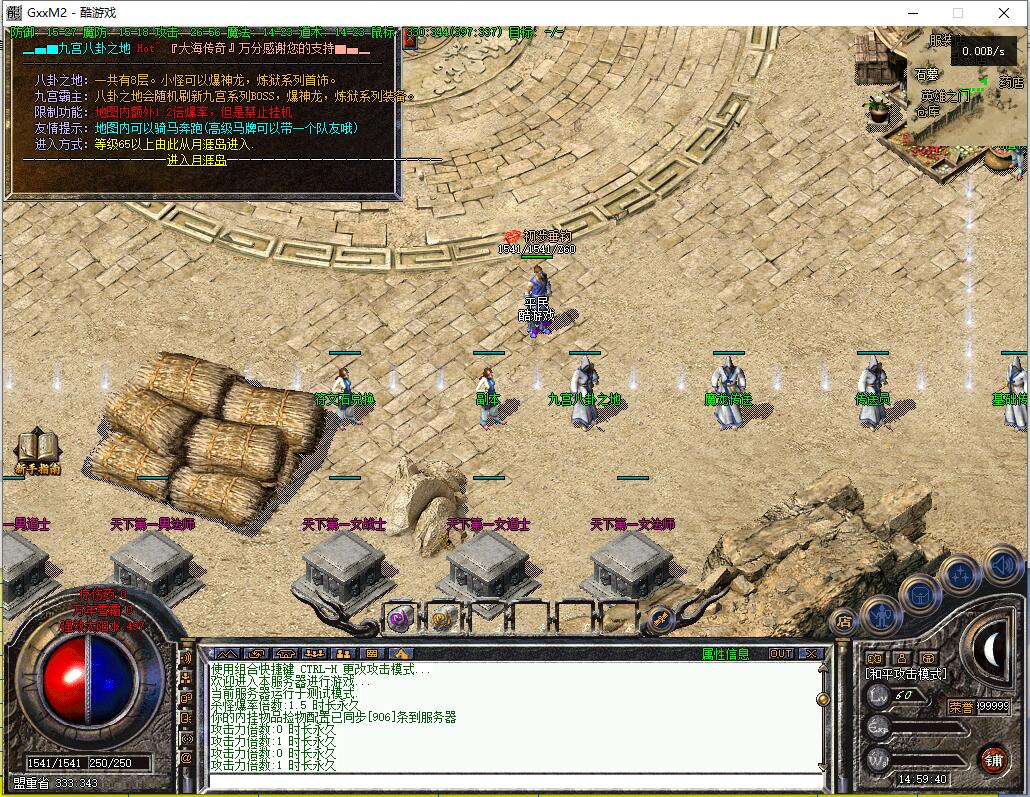Click the 进入月涯岛 link in the dialog
The height and width of the screenshot is (797, 1030).
tap(196, 160)
